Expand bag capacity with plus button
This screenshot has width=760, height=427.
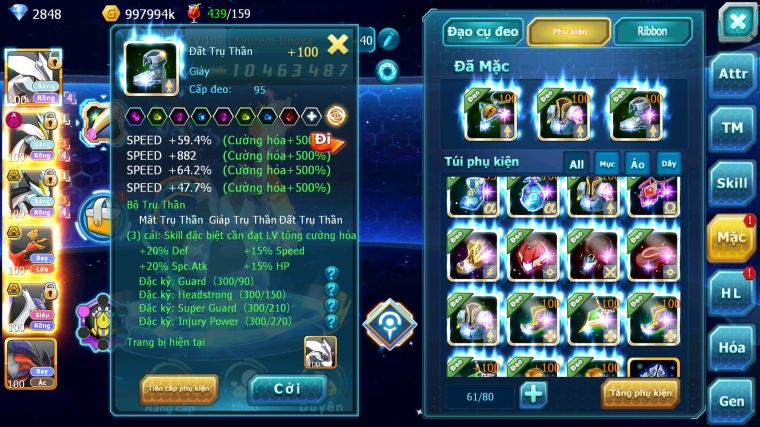[533, 393]
